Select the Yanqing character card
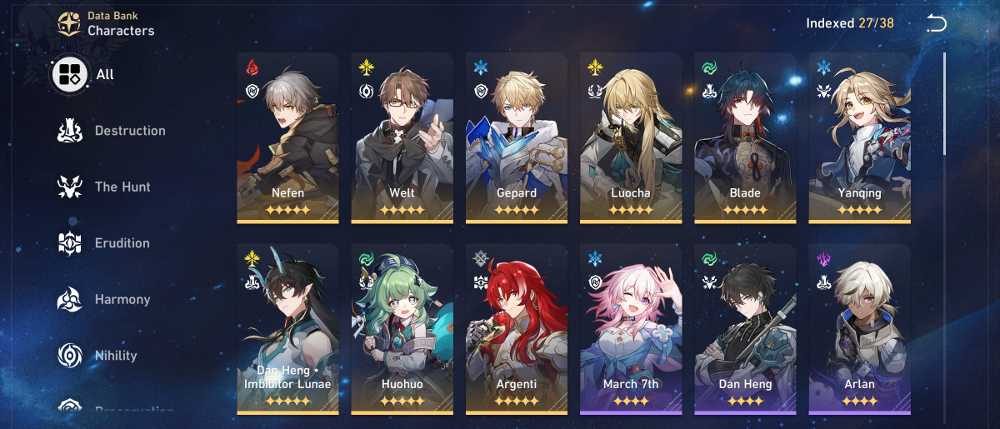Viewport: 1000px width, 429px height. (x=859, y=138)
